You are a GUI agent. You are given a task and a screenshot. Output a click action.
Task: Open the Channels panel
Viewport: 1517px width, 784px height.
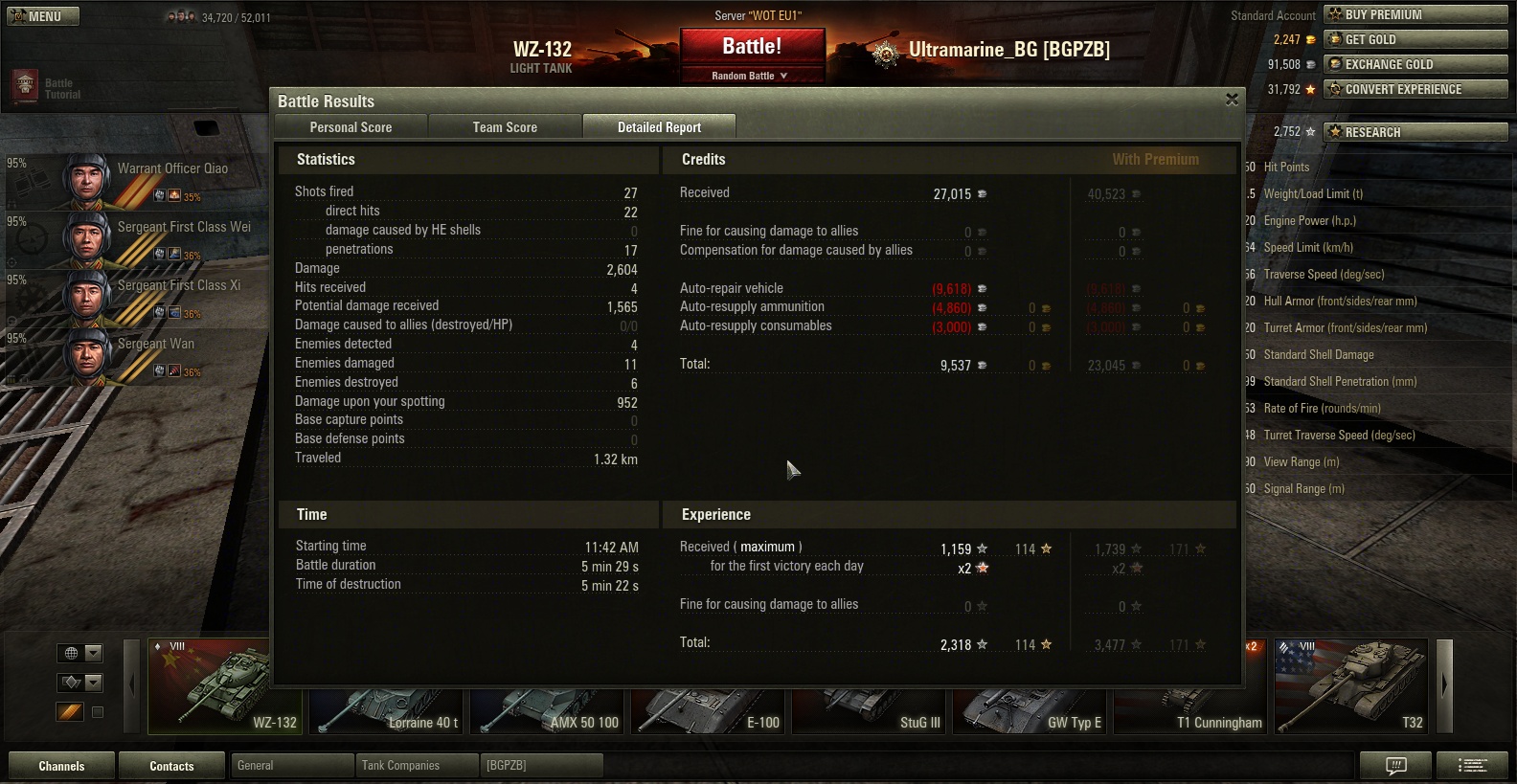61,766
